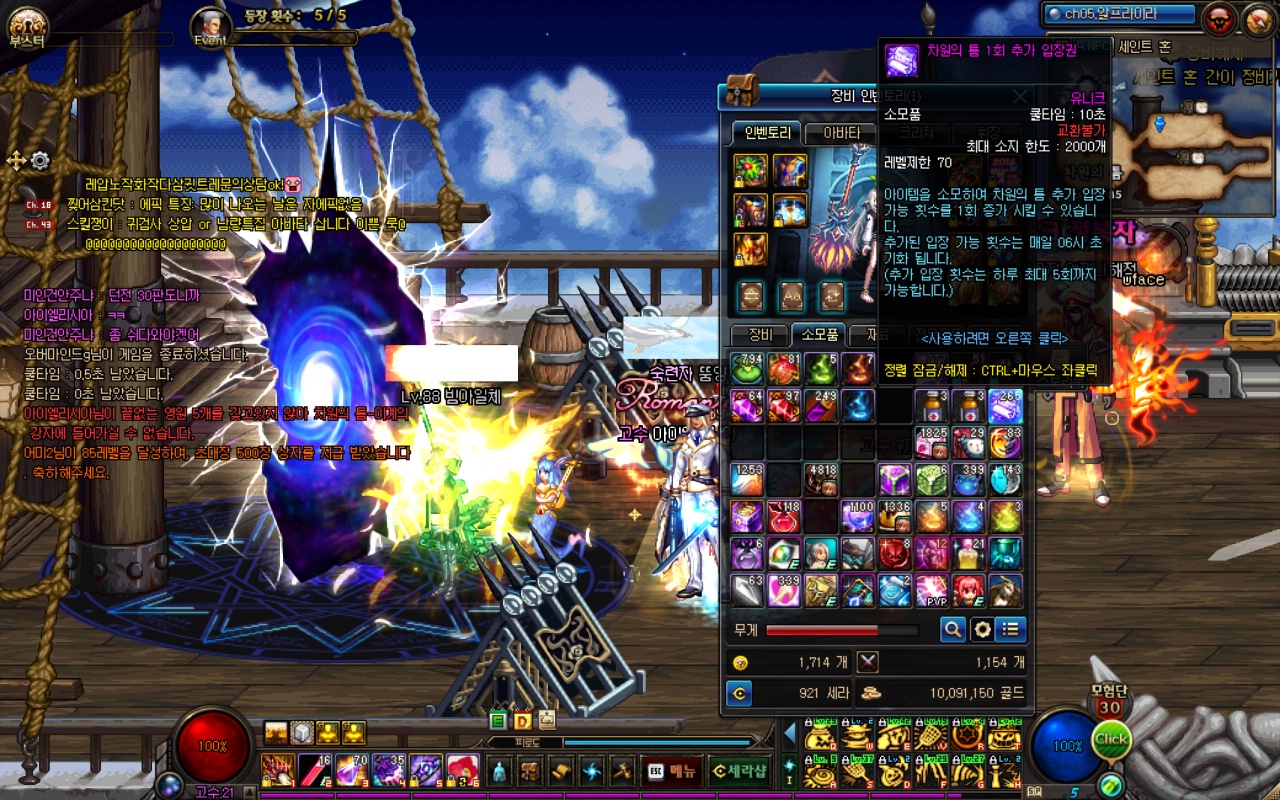Open the treasure chest inventory icon
This screenshot has height=800, width=1280.
(530, 771)
